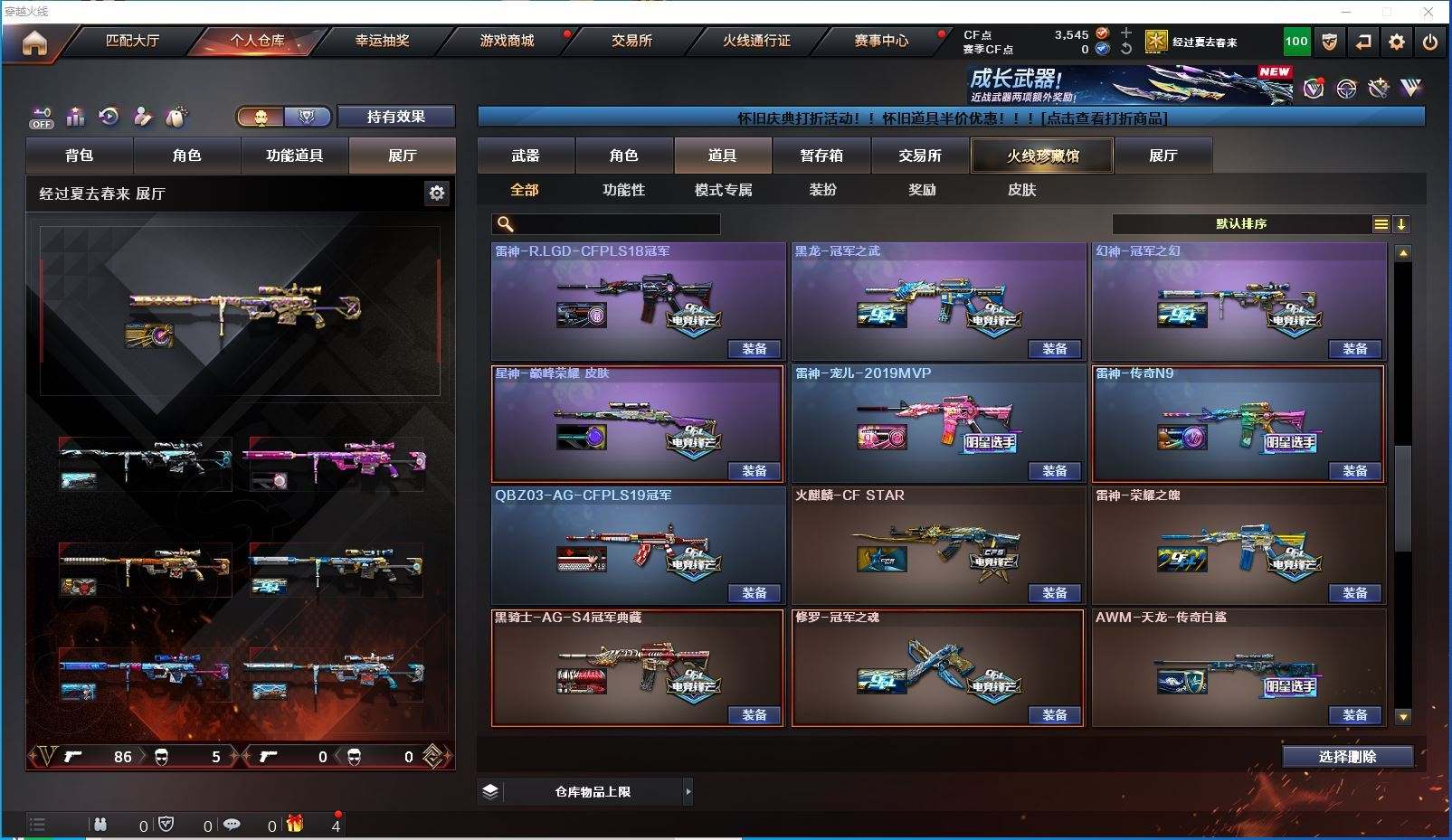Select the 火麒麟-CF STAR item card
This screenshot has height=840, width=1452.
[937, 545]
